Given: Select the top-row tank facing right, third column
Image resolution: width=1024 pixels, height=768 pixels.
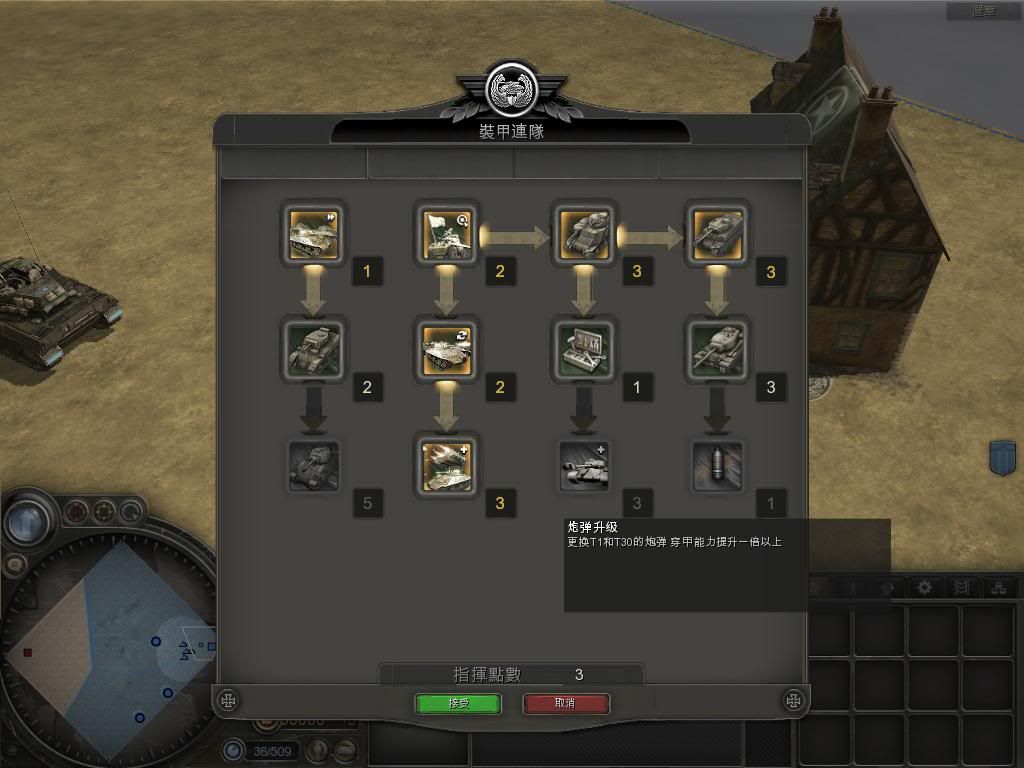Looking at the screenshot, I should click(584, 233).
